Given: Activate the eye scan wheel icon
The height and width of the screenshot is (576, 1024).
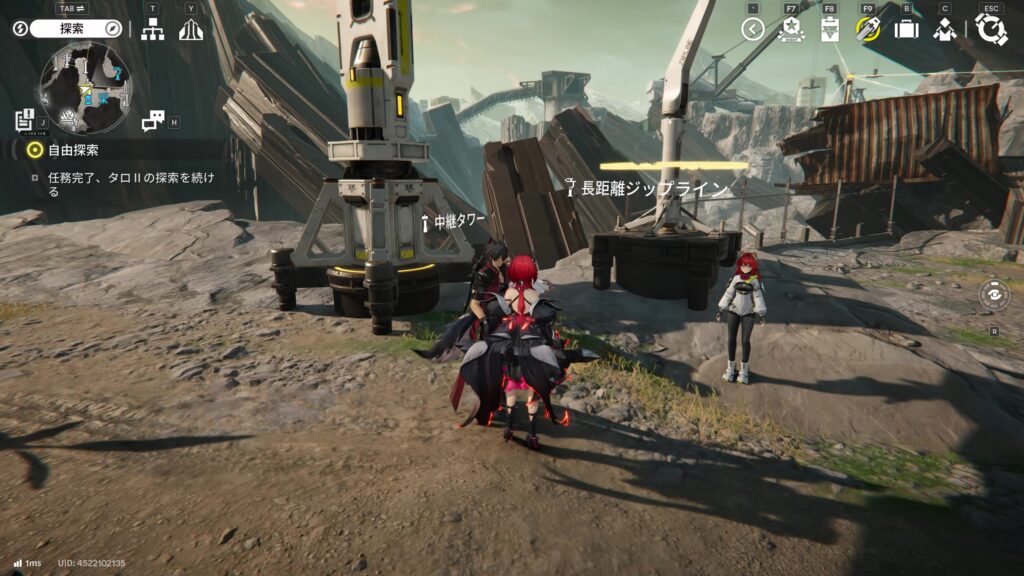Looking at the screenshot, I should coord(994,294).
